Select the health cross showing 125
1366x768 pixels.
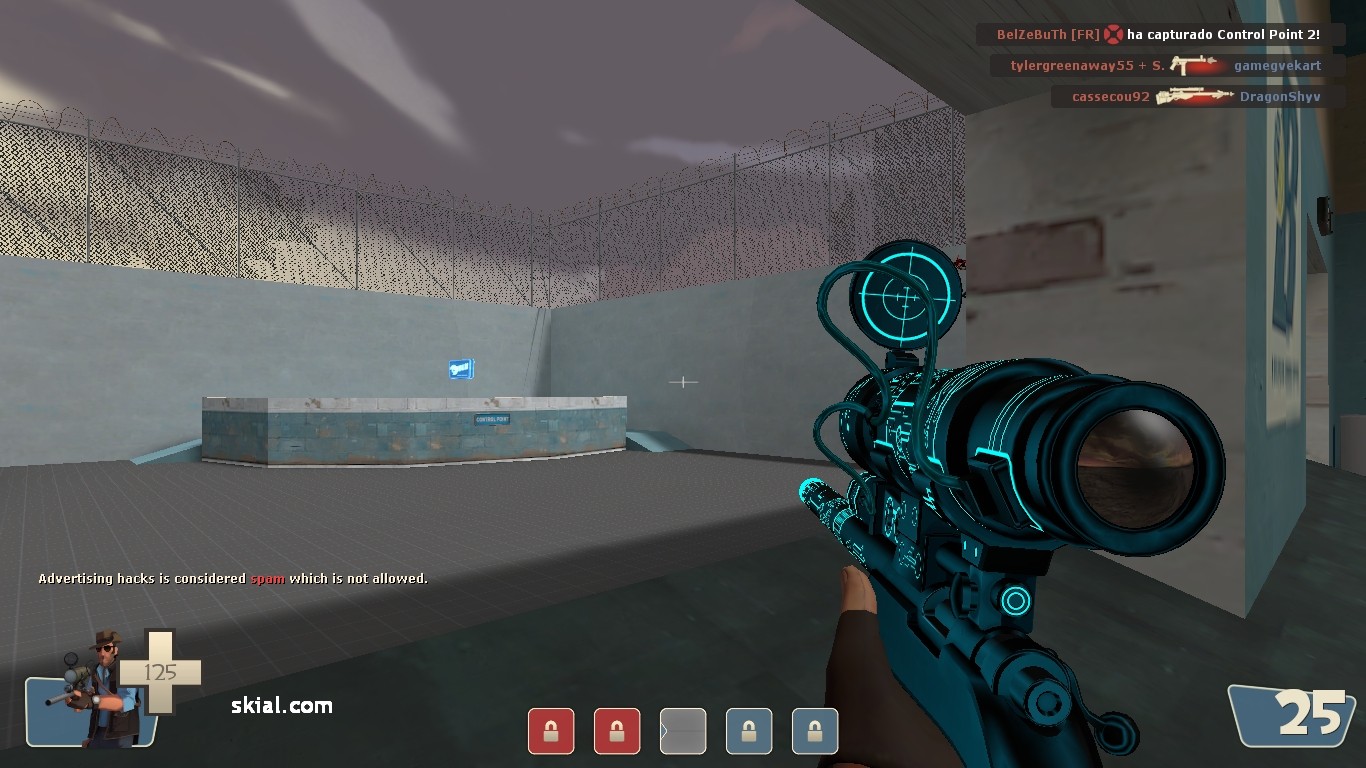[x=160, y=673]
